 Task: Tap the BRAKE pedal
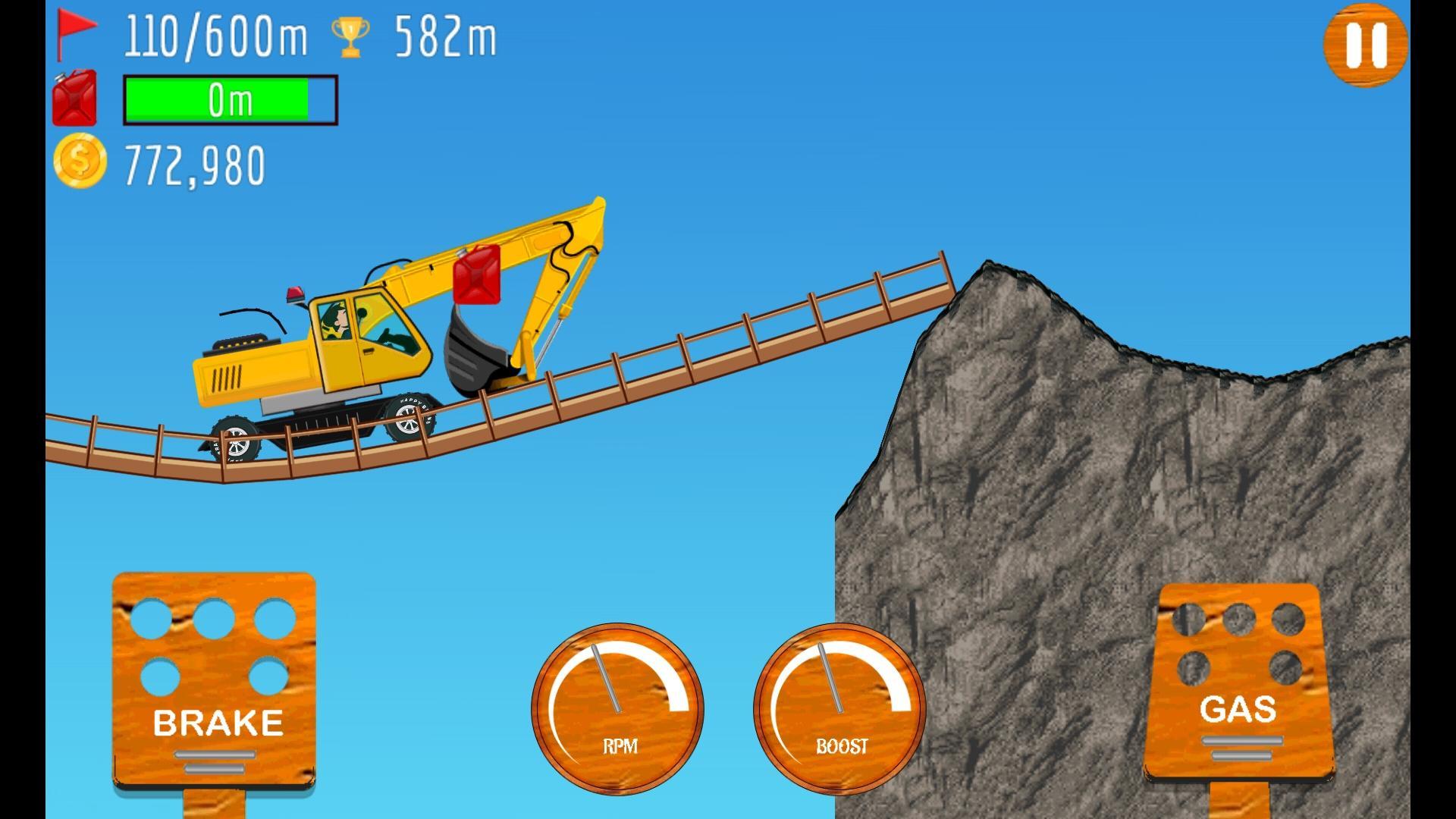coord(215,679)
